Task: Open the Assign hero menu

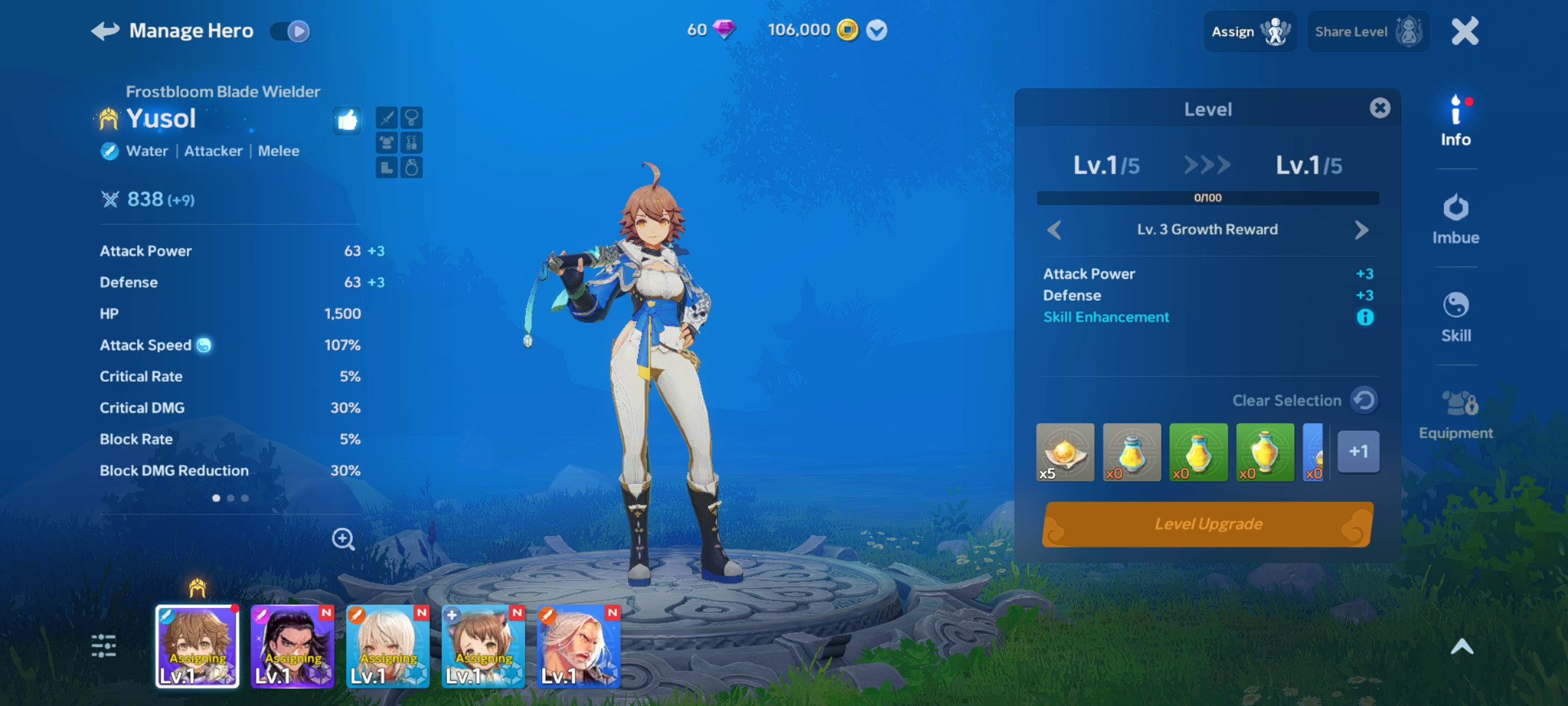Action: pos(1249,31)
